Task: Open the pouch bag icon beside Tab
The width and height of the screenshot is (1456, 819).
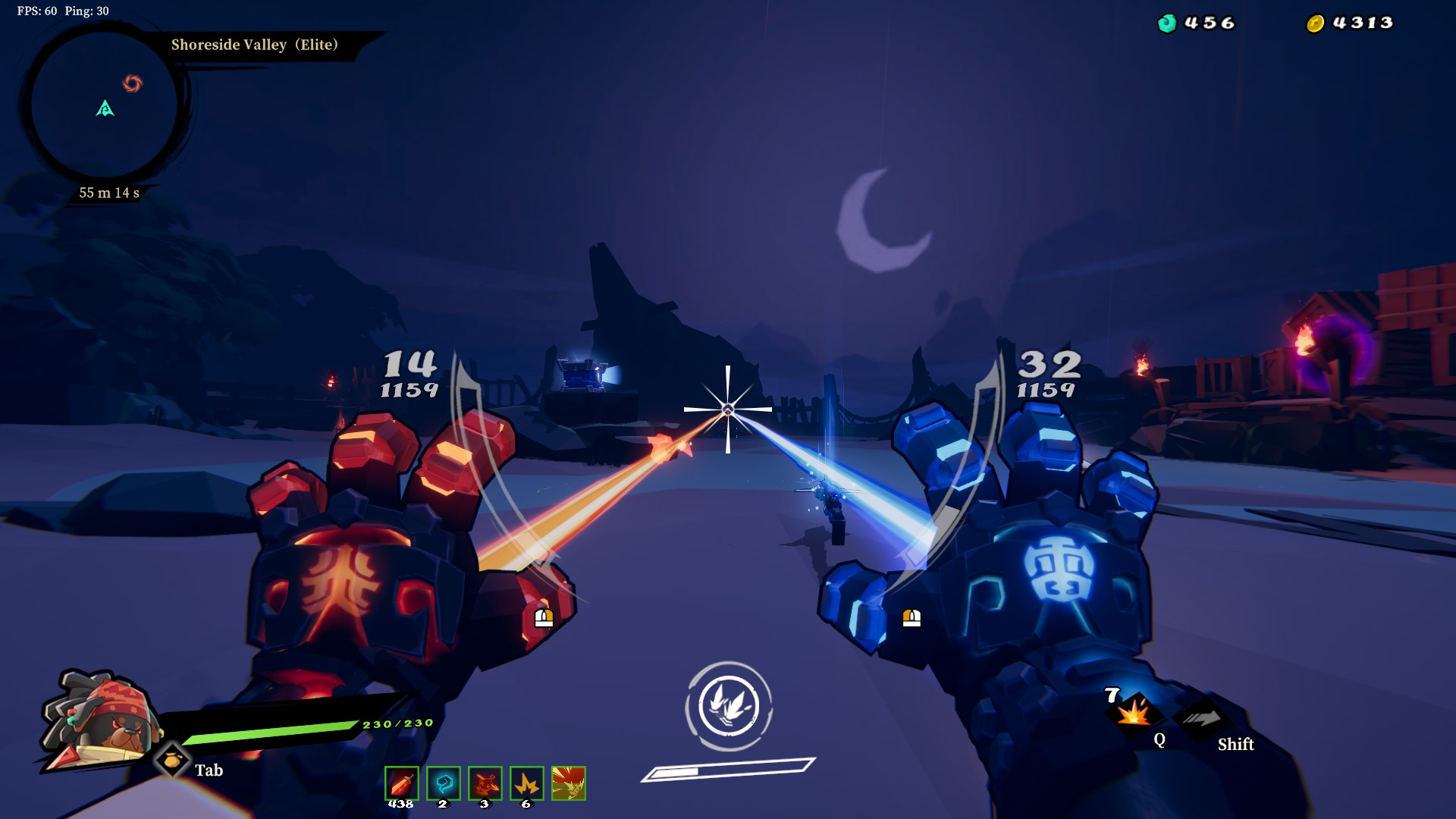Action: point(172,759)
